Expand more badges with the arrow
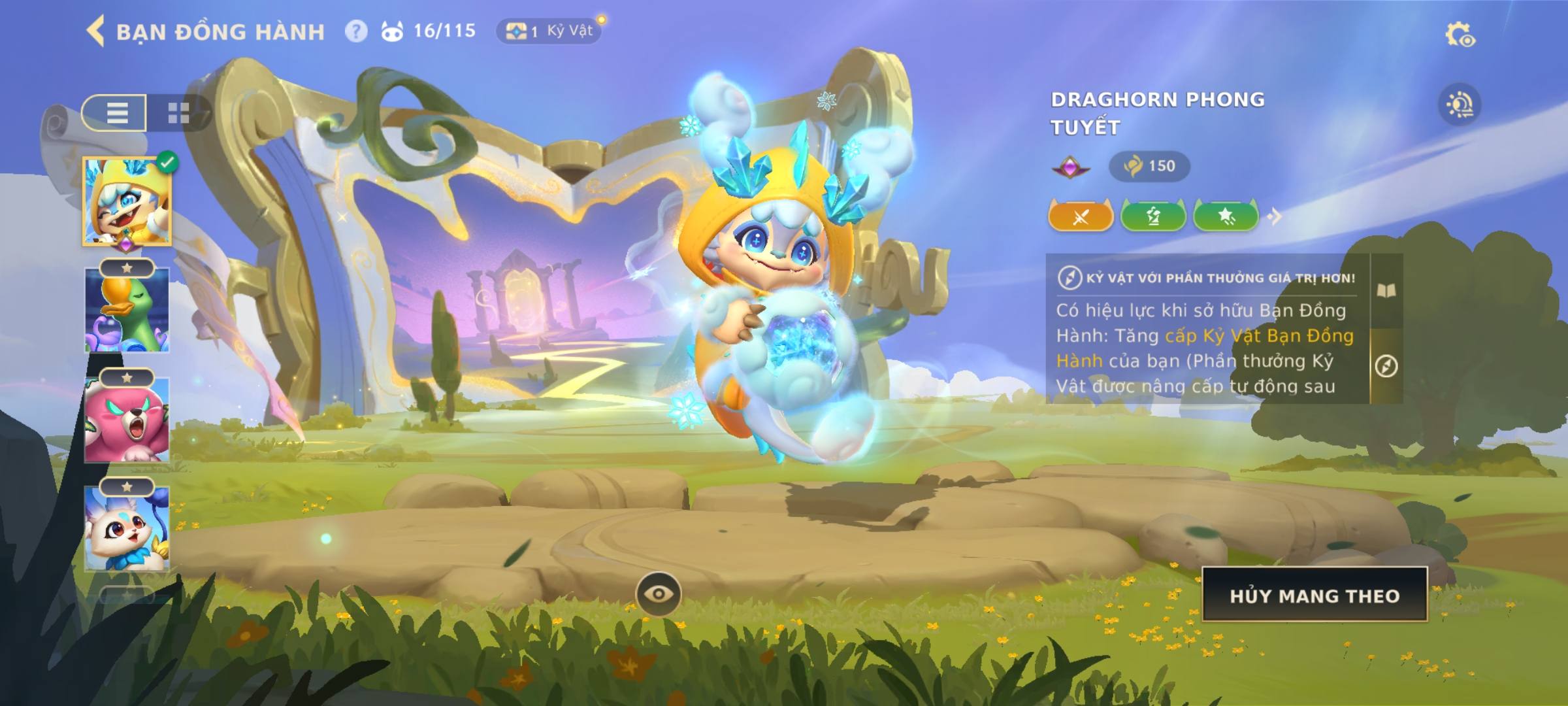 [x=1275, y=216]
